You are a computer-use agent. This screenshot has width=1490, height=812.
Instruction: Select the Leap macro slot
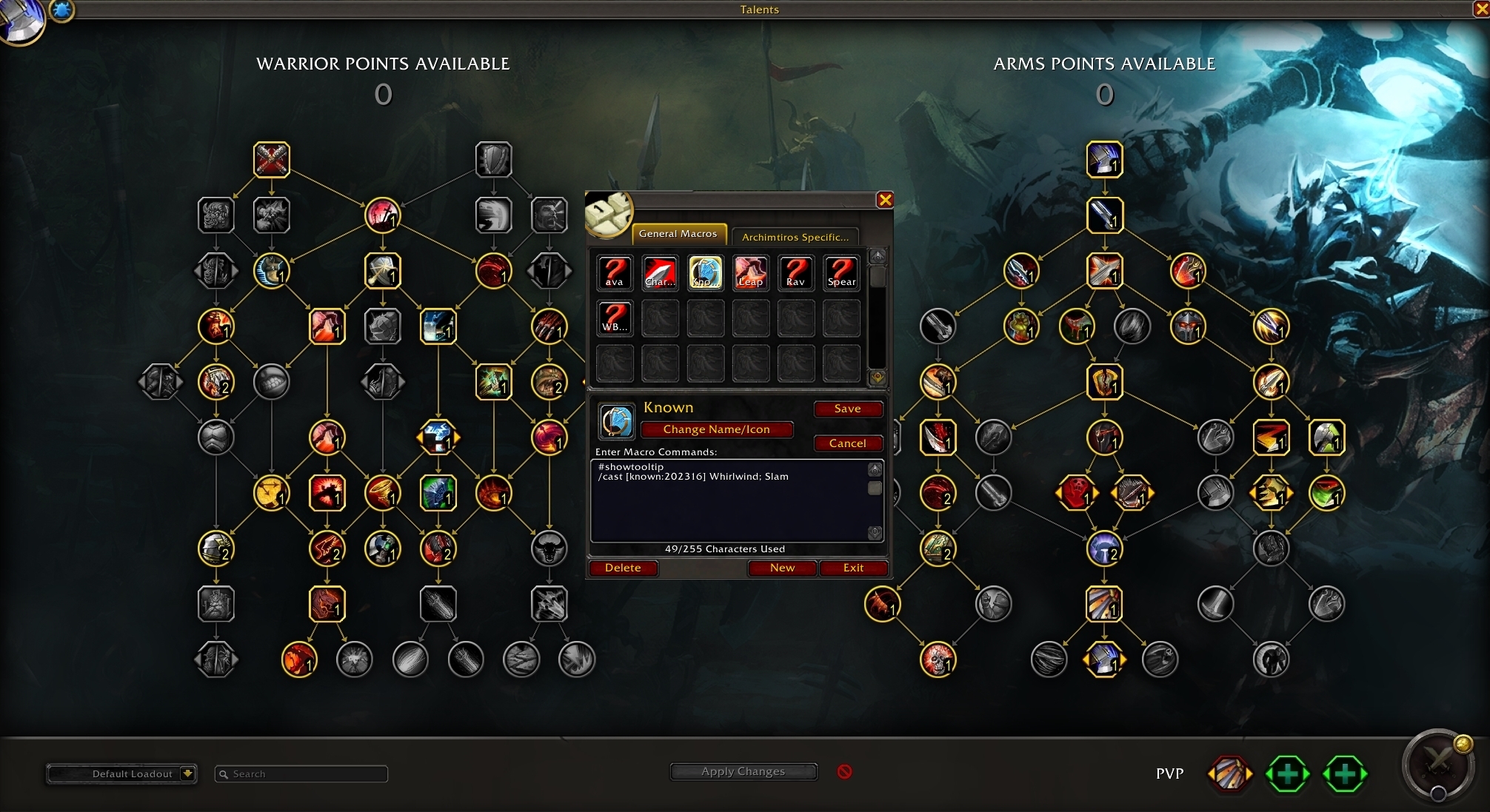[750, 273]
